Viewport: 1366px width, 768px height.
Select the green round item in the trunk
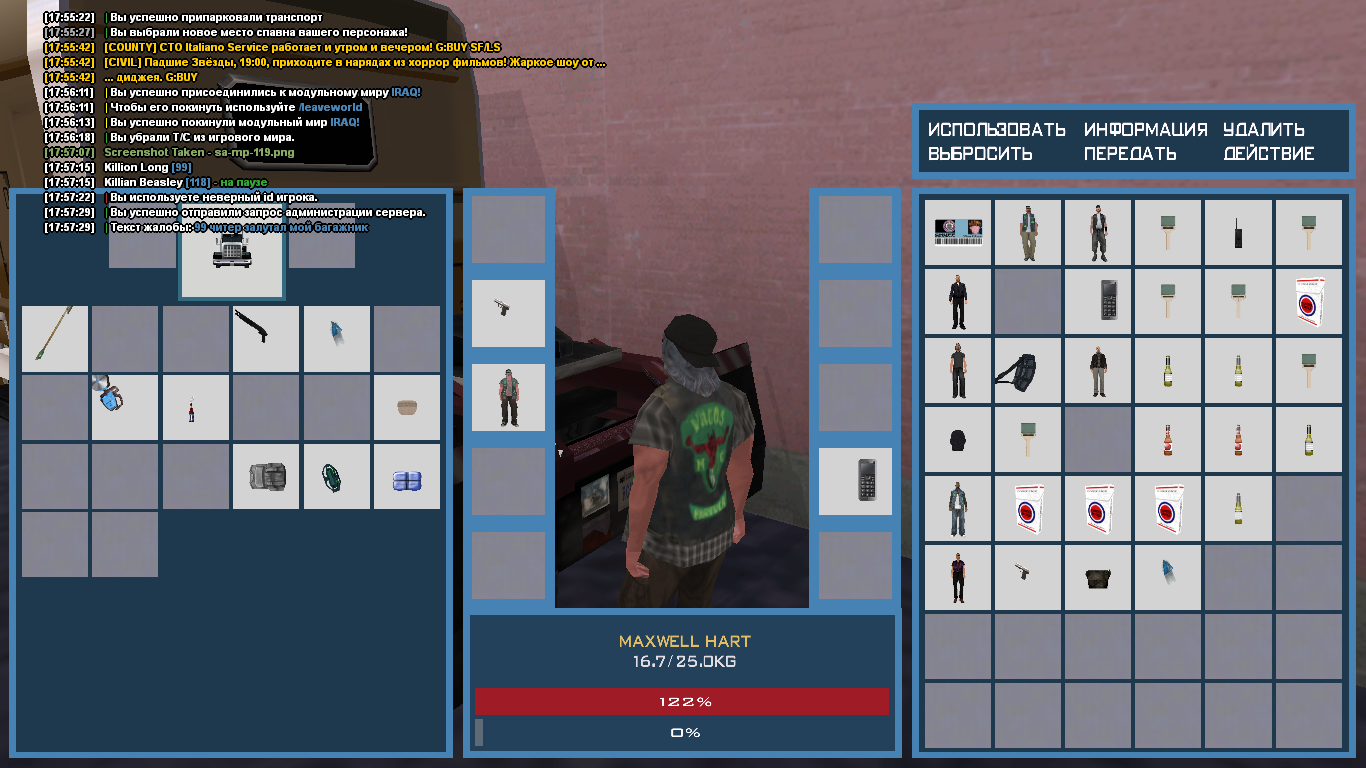(336, 477)
